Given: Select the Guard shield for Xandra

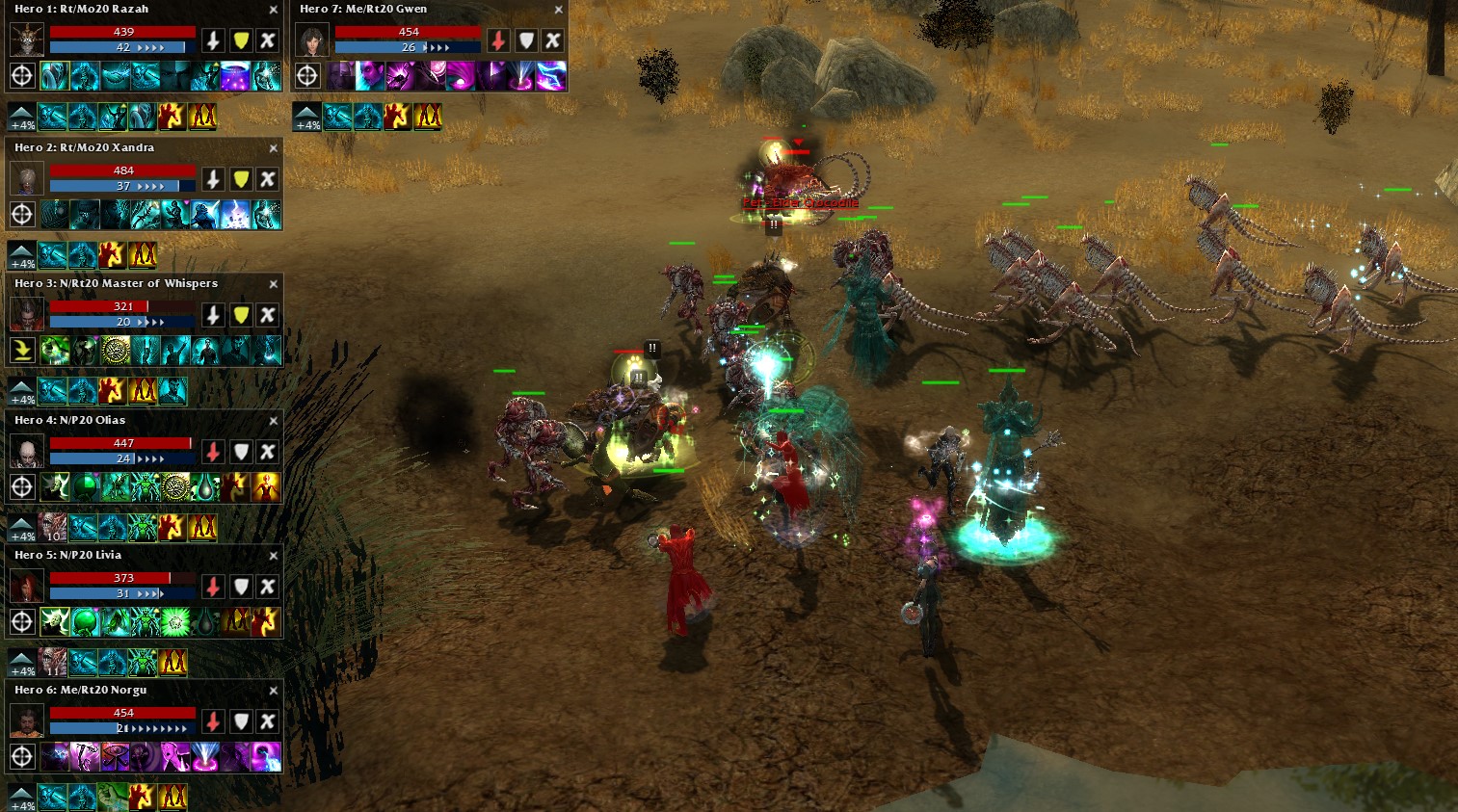Looking at the screenshot, I should click(x=241, y=179).
